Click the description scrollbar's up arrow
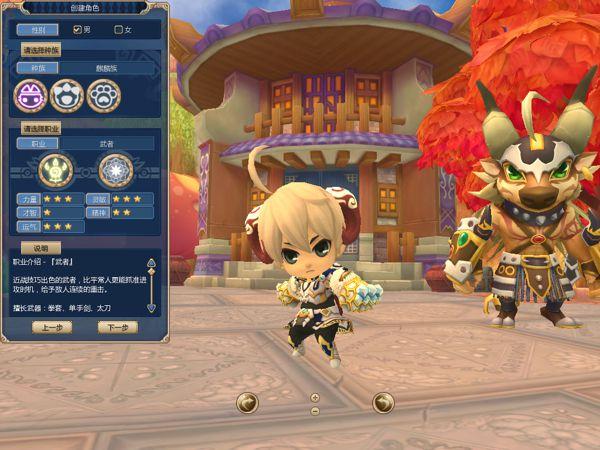This screenshot has width=600, height=450. coord(151,263)
